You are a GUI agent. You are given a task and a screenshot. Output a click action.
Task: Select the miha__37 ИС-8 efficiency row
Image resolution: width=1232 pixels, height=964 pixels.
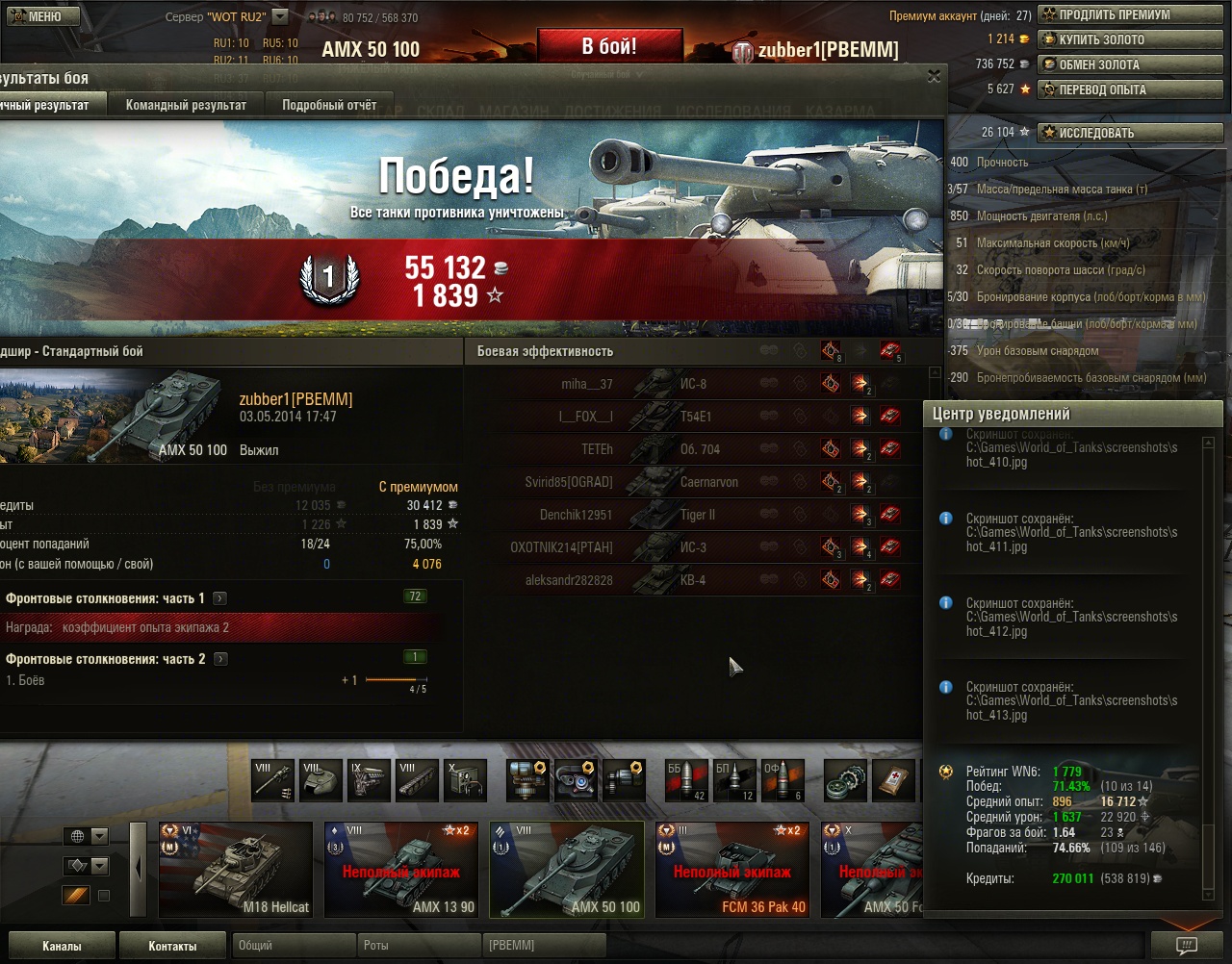tap(674, 384)
